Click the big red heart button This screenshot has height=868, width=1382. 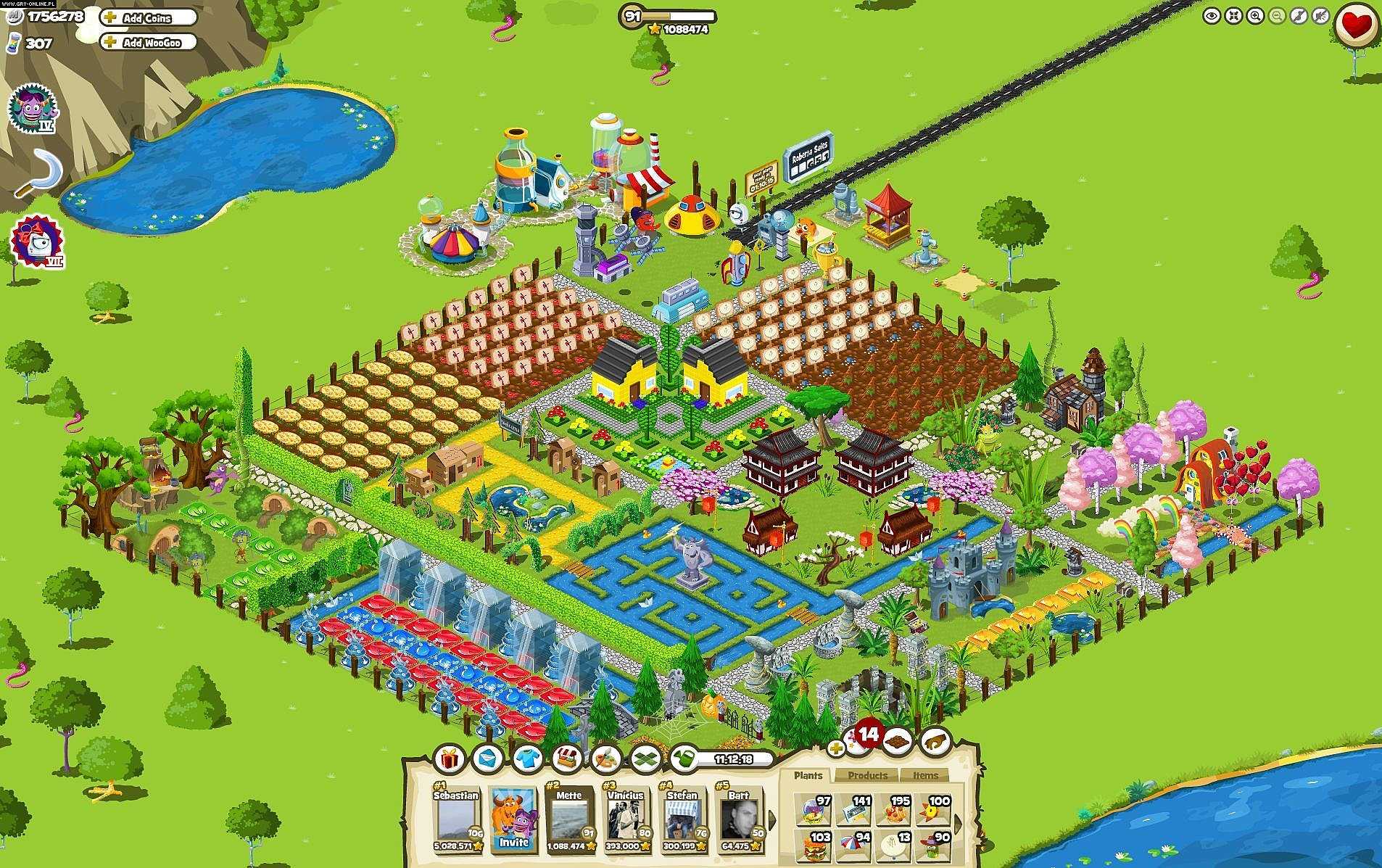(1356, 26)
